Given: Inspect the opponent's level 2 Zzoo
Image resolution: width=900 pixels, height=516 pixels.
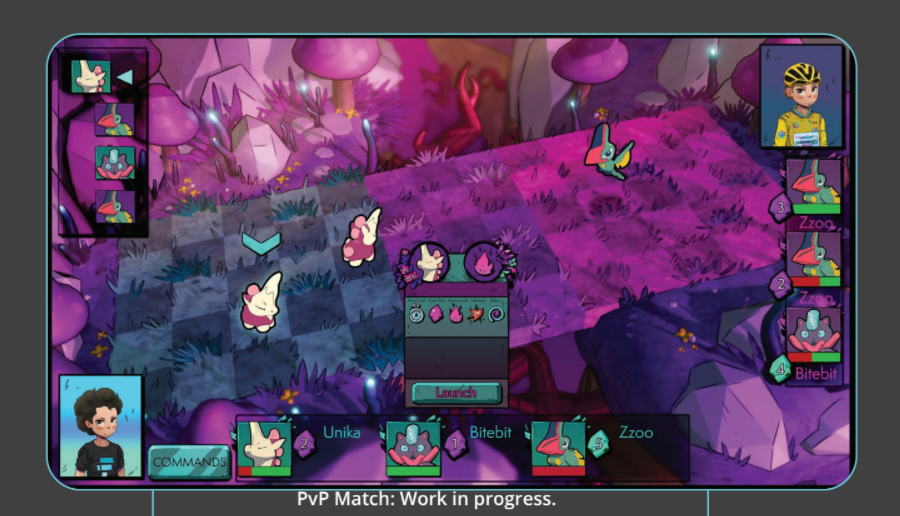Looking at the screenshot, I should pyautogui.click(x=814, y=259).
